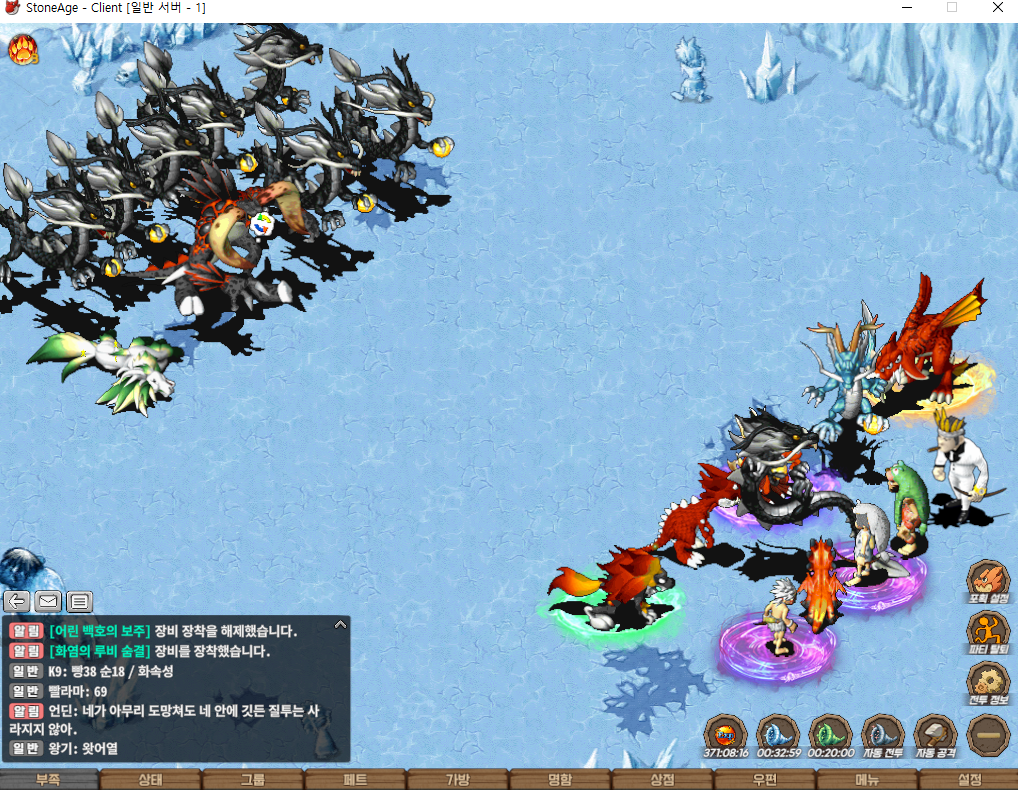Toggle 자동 공격 auto attack

click(x=935, y=734)
